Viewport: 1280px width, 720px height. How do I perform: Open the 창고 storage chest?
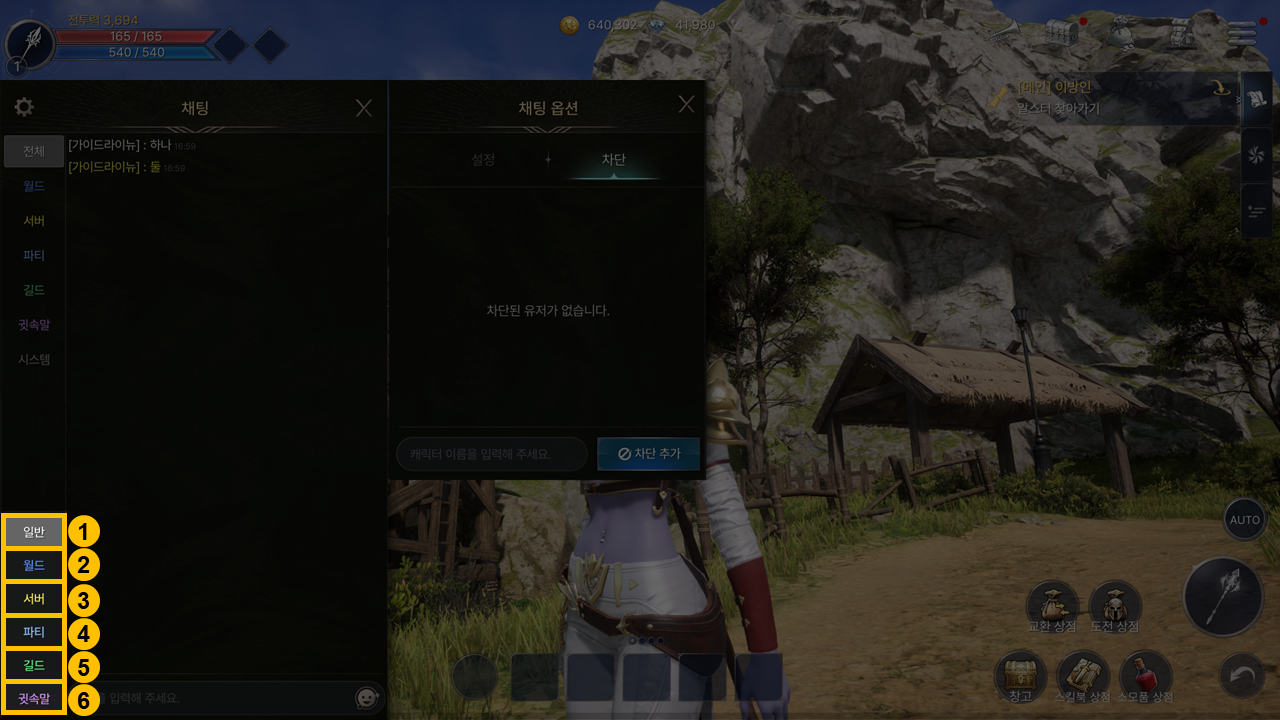click(x=1020, y=675)
